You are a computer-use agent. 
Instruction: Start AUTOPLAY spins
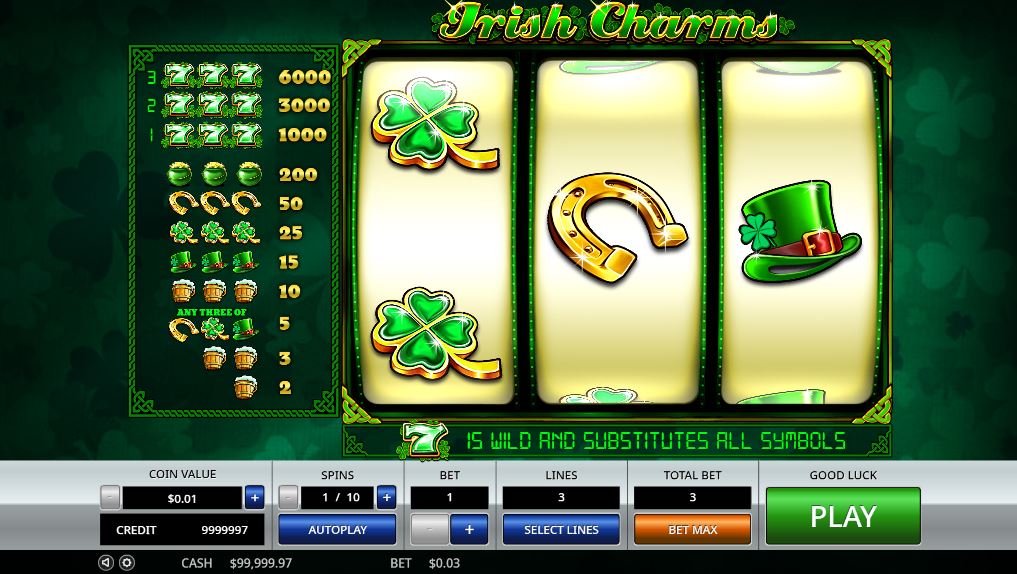pyautogui.click(x=337, y=529)
